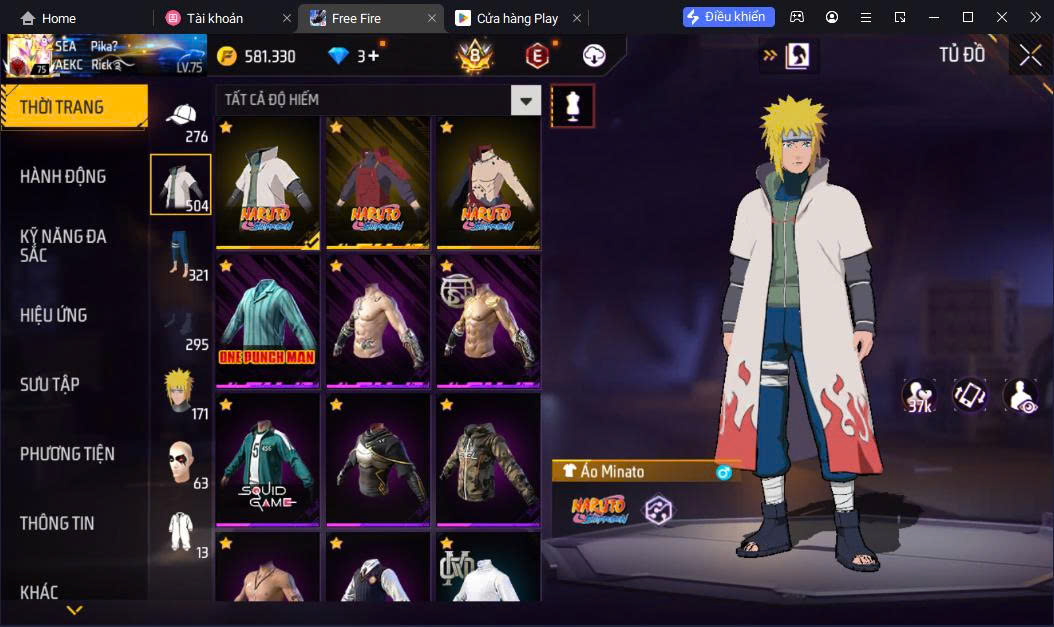Viewport: 1054px width, 627px height.
Task: Choose the blue pants subcategory
Action: 181,254
